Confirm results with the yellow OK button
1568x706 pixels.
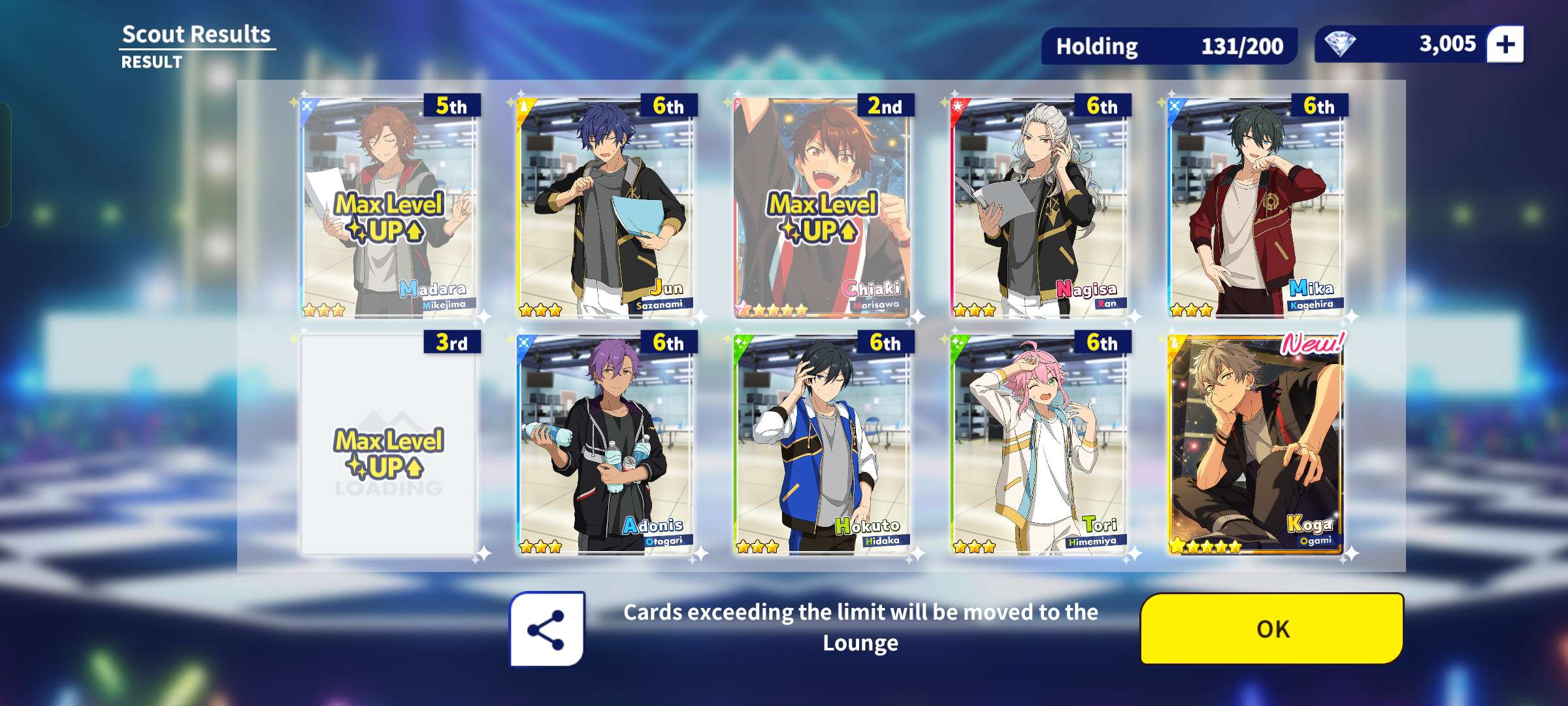[1271, 628]
